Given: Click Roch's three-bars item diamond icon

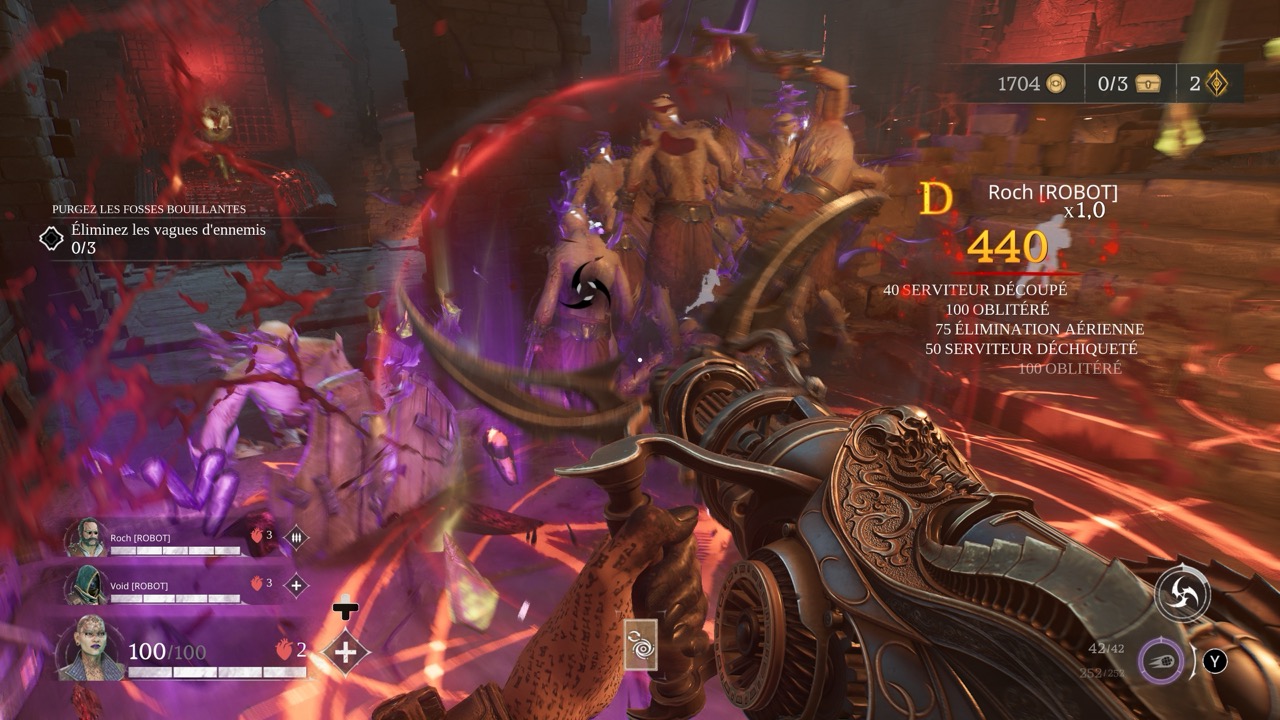Looking at the screenshot, I should 296,538.
